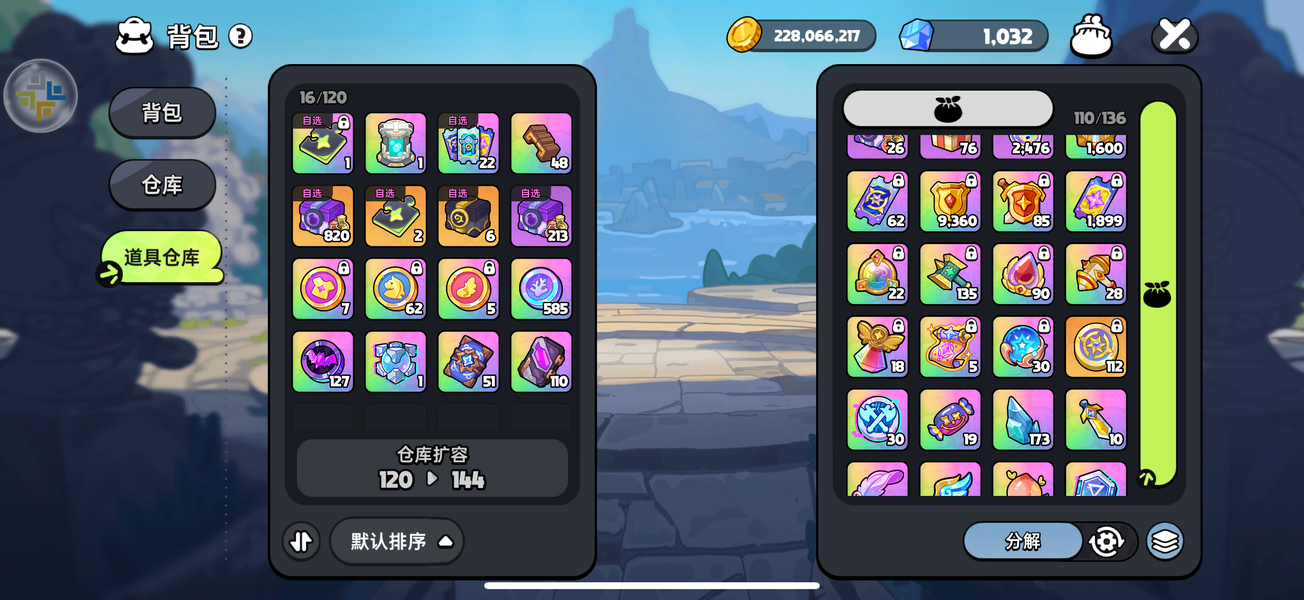Tap the 分解 dismantle button
The width and height of the screenshot is (1304, 600).
pyautogui.click(x=1022, y=541)
